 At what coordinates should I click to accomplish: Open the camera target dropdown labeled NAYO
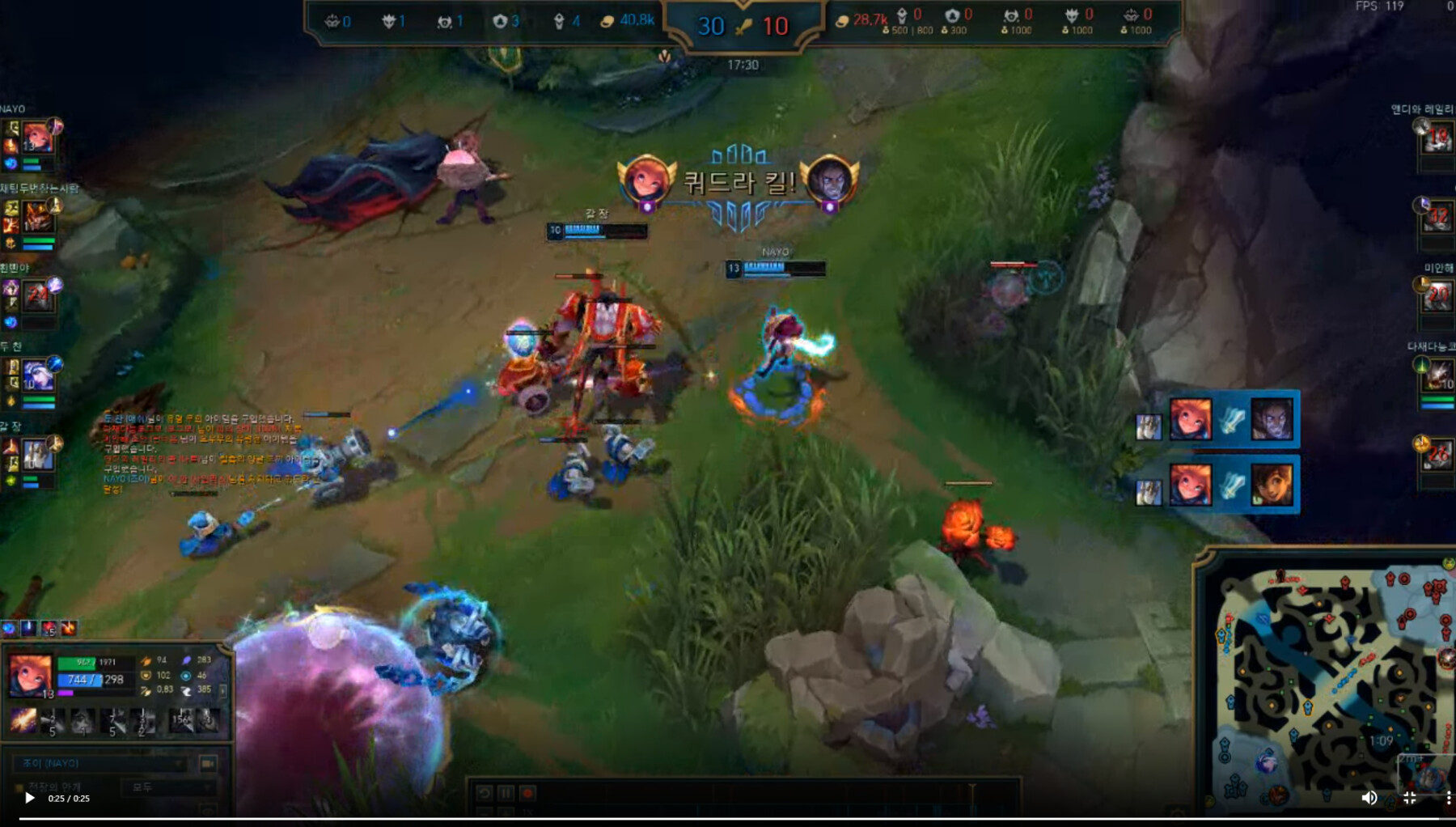(x=101, y=763)
